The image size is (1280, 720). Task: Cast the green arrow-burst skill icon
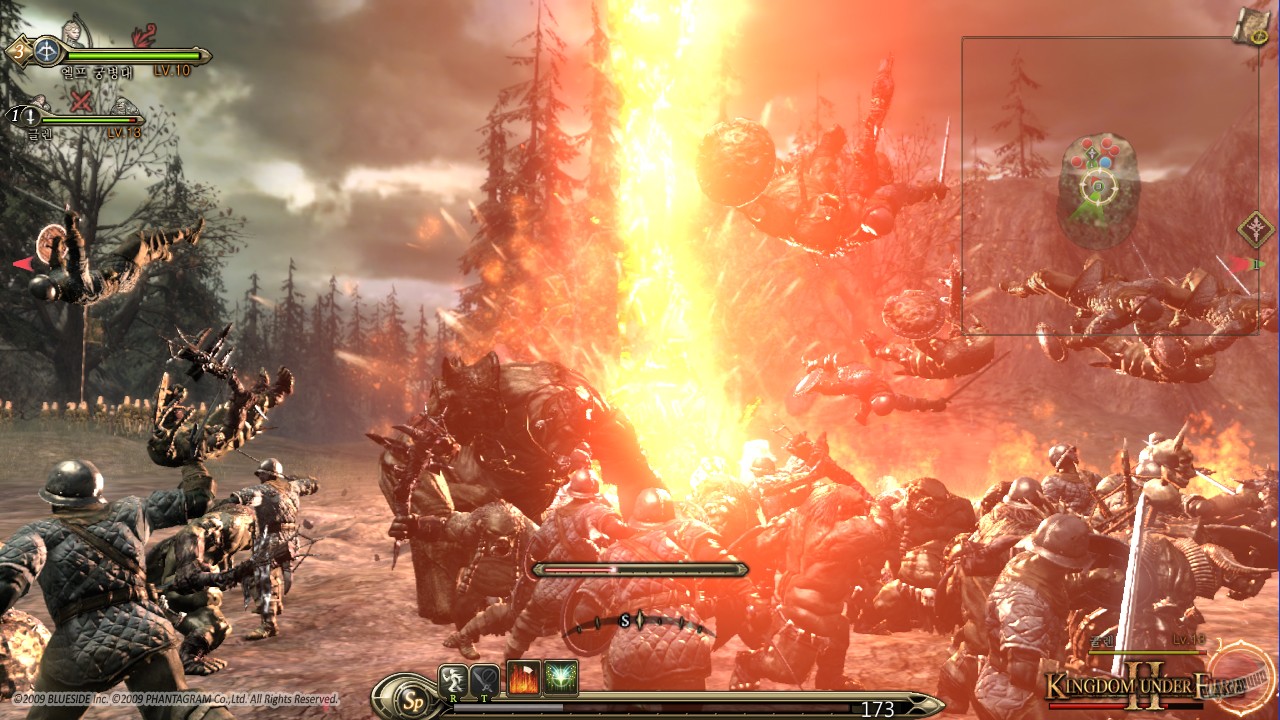click(x=560, y=679)
